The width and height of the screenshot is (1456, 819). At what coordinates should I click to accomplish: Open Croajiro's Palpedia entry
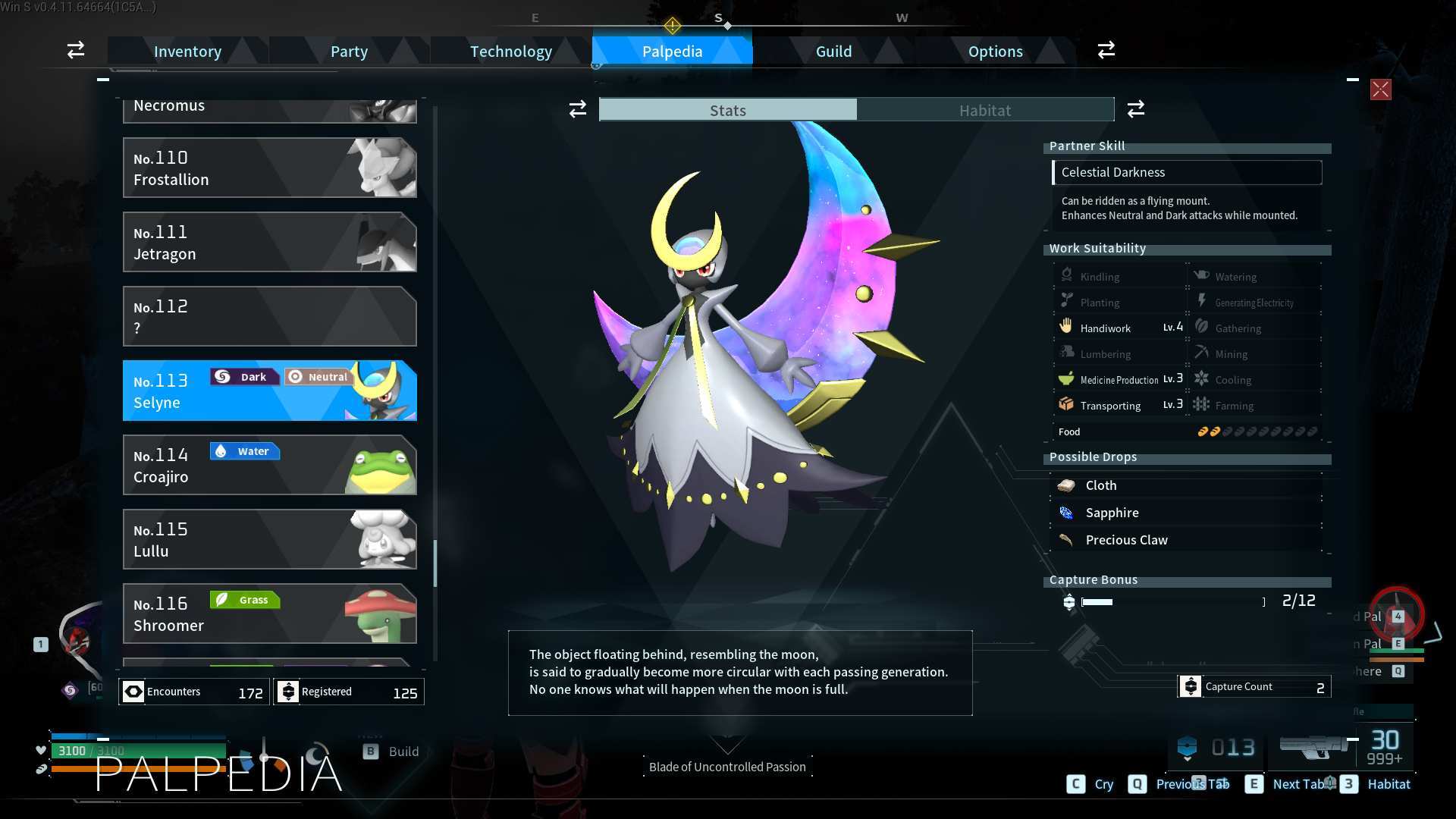coord(269,465)
